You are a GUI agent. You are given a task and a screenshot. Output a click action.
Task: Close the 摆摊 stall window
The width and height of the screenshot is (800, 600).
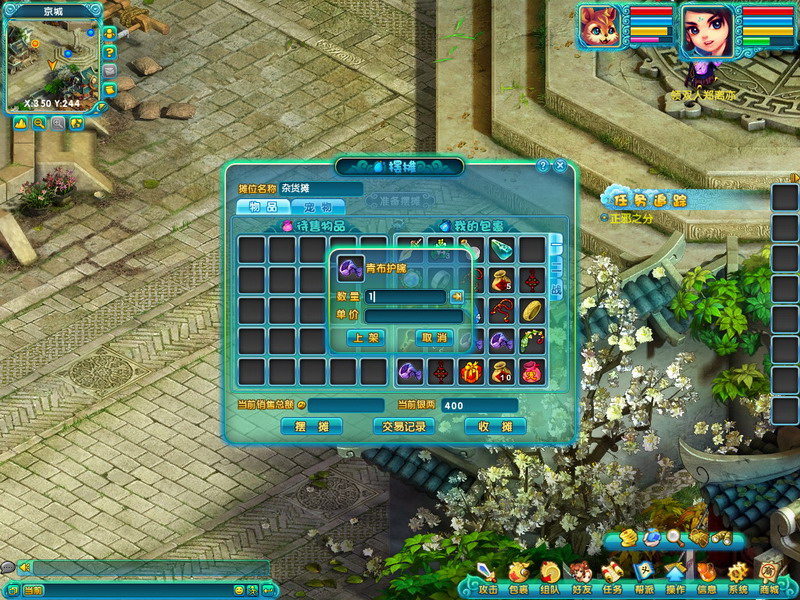coord(560,165)
